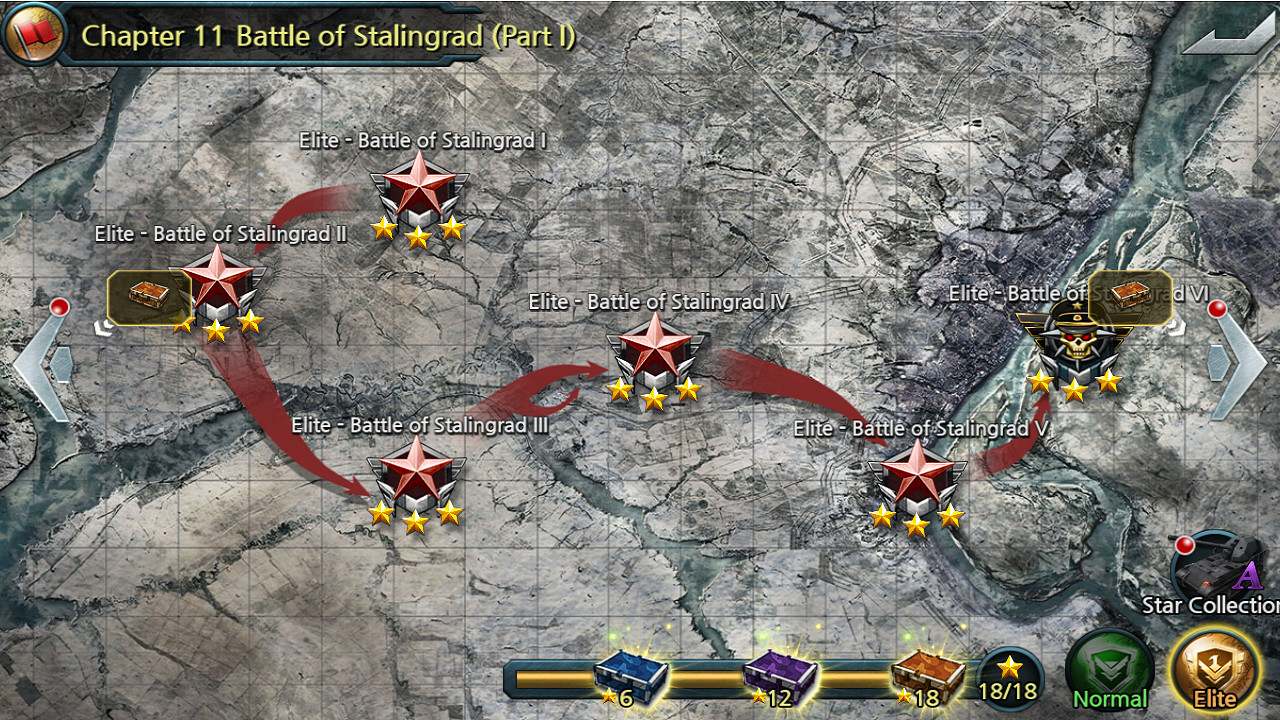The width and height of the screenshot is (1280, 720).
Task: Open the red chapter flag icon top-left
Action: [x=33, y=30]
